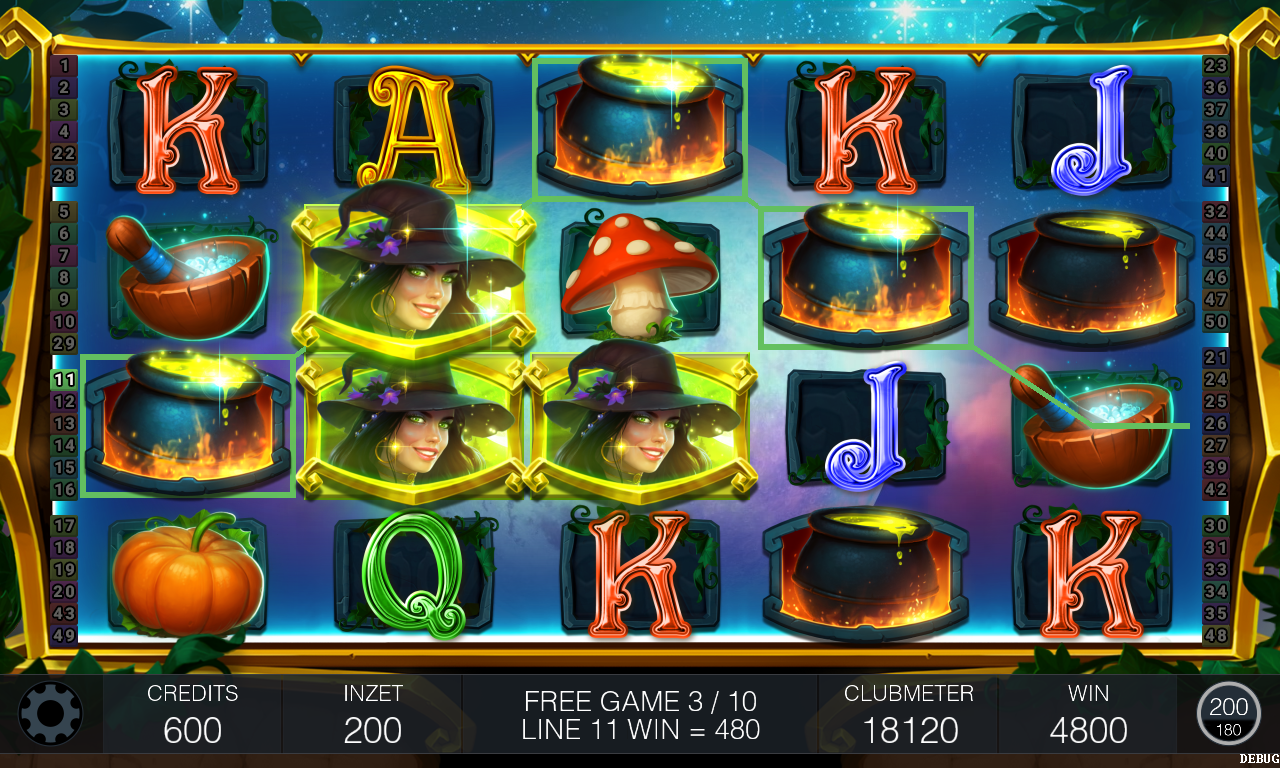The width and height of the screenshot is (1280, 768).
Task: Open the gear settings menu
Action: 50,713
